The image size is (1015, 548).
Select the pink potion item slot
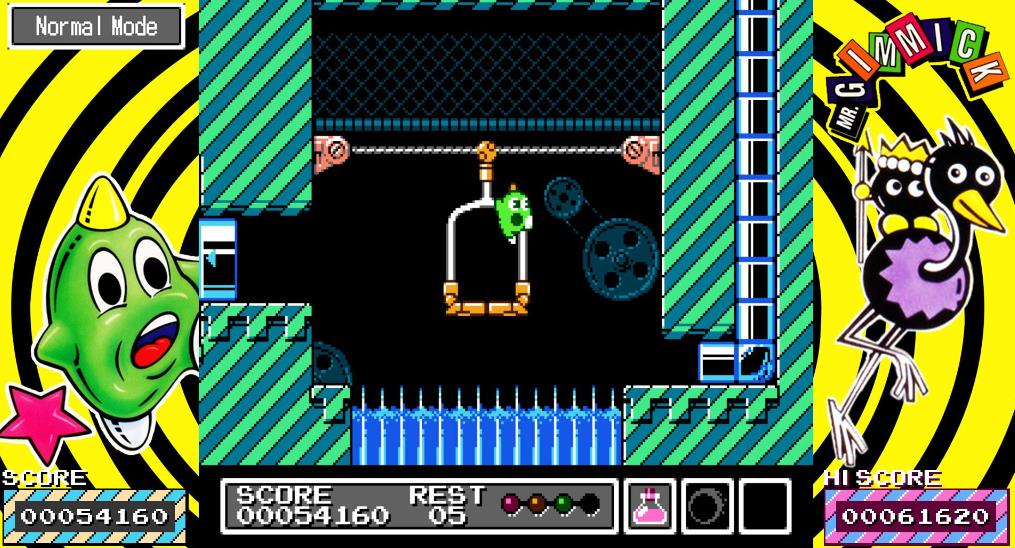(651, 506)
